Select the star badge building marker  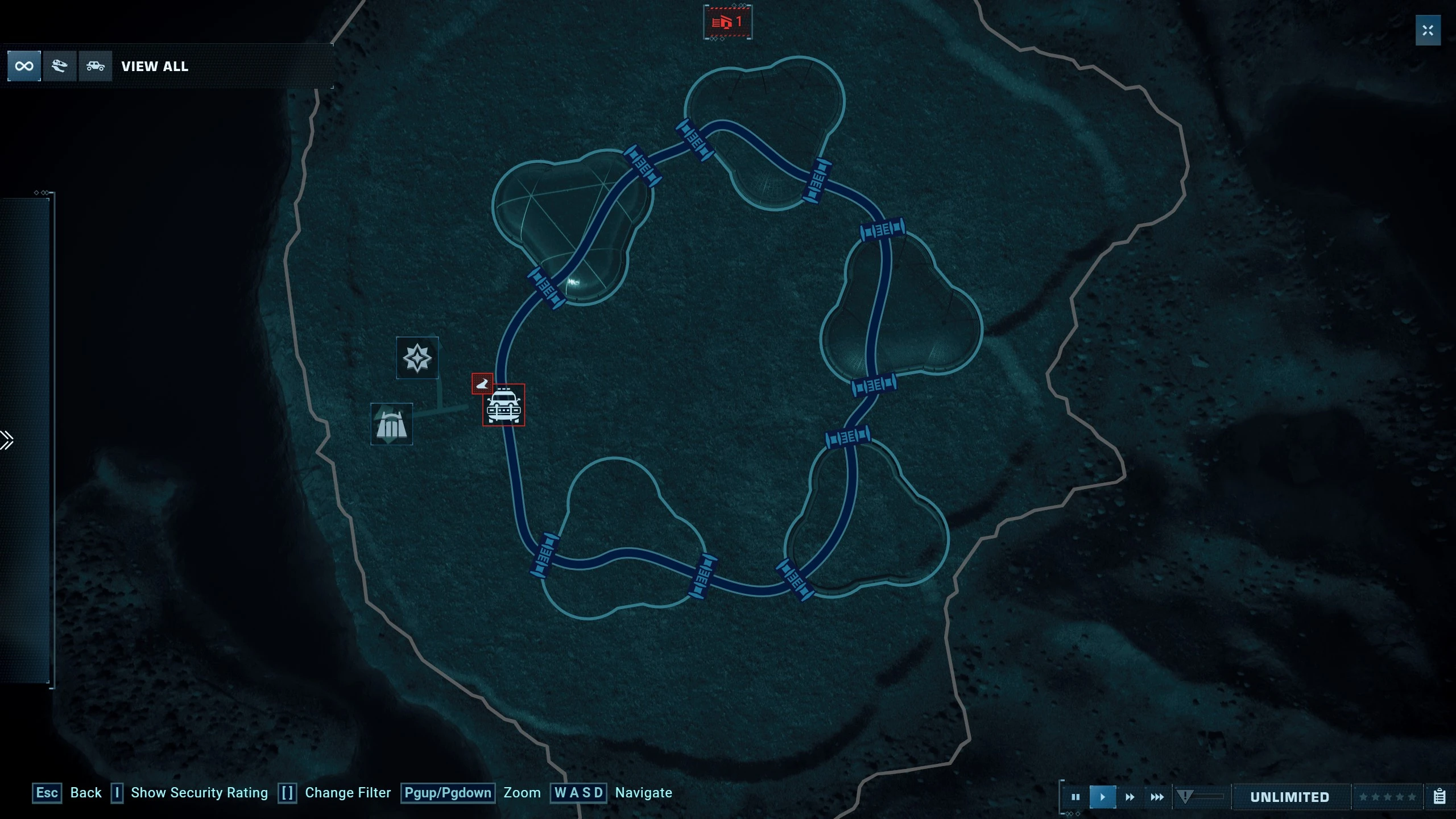pos(417,358)
